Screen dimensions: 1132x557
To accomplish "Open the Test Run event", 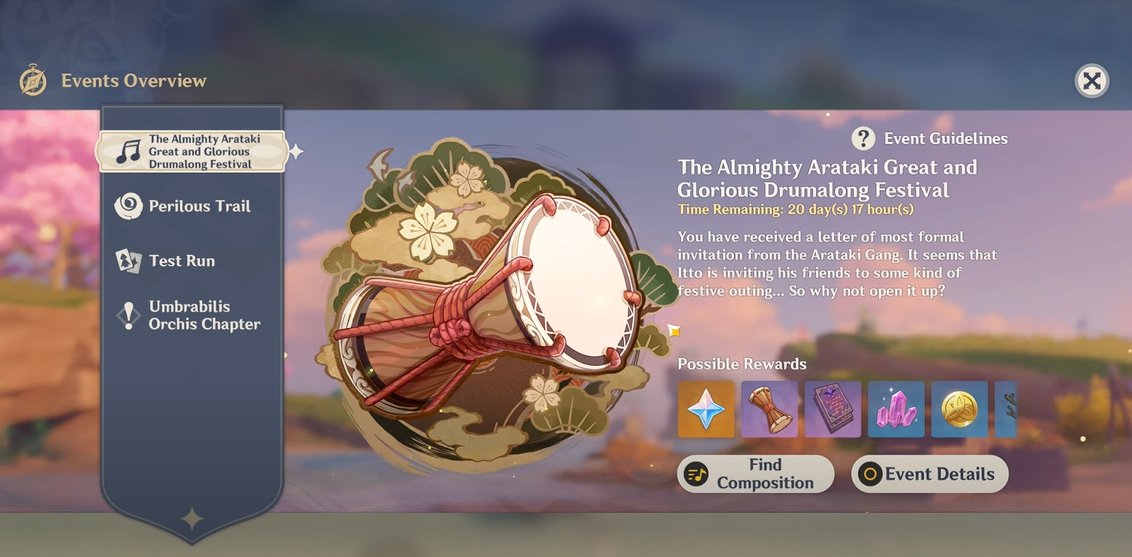I will [x=180, y=261].
